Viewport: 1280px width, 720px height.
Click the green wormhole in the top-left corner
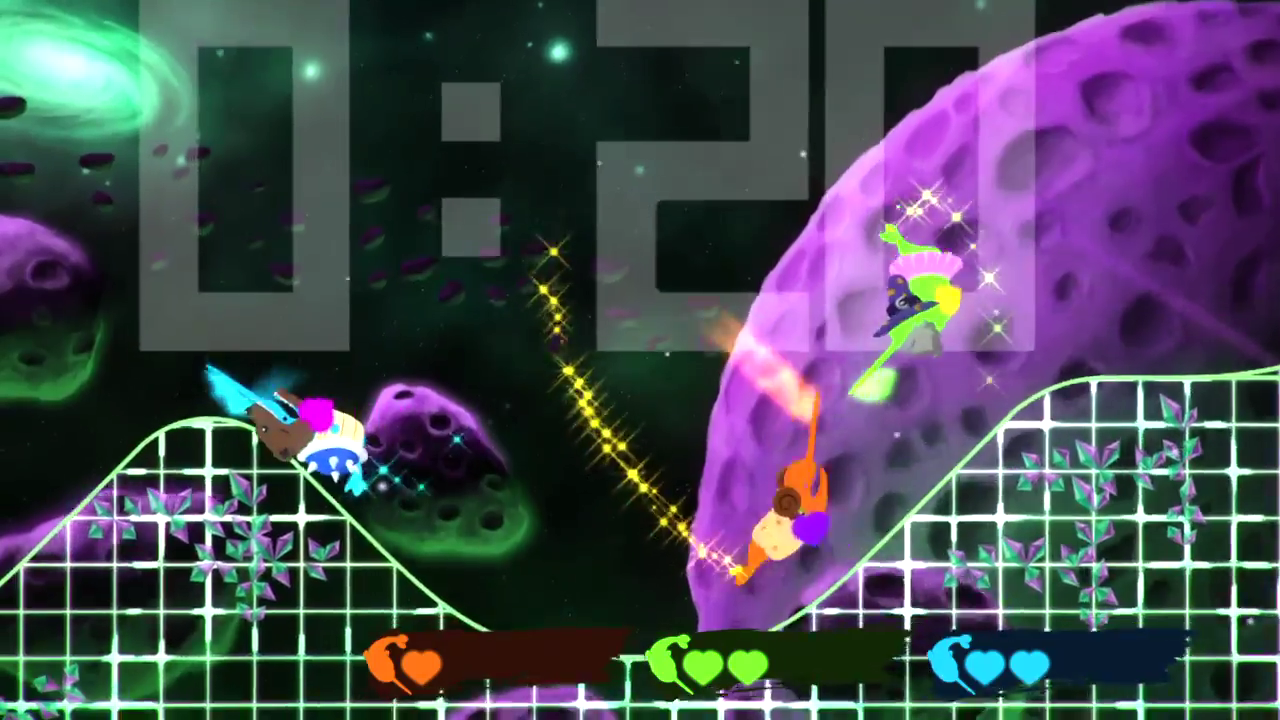pos(70,70)
